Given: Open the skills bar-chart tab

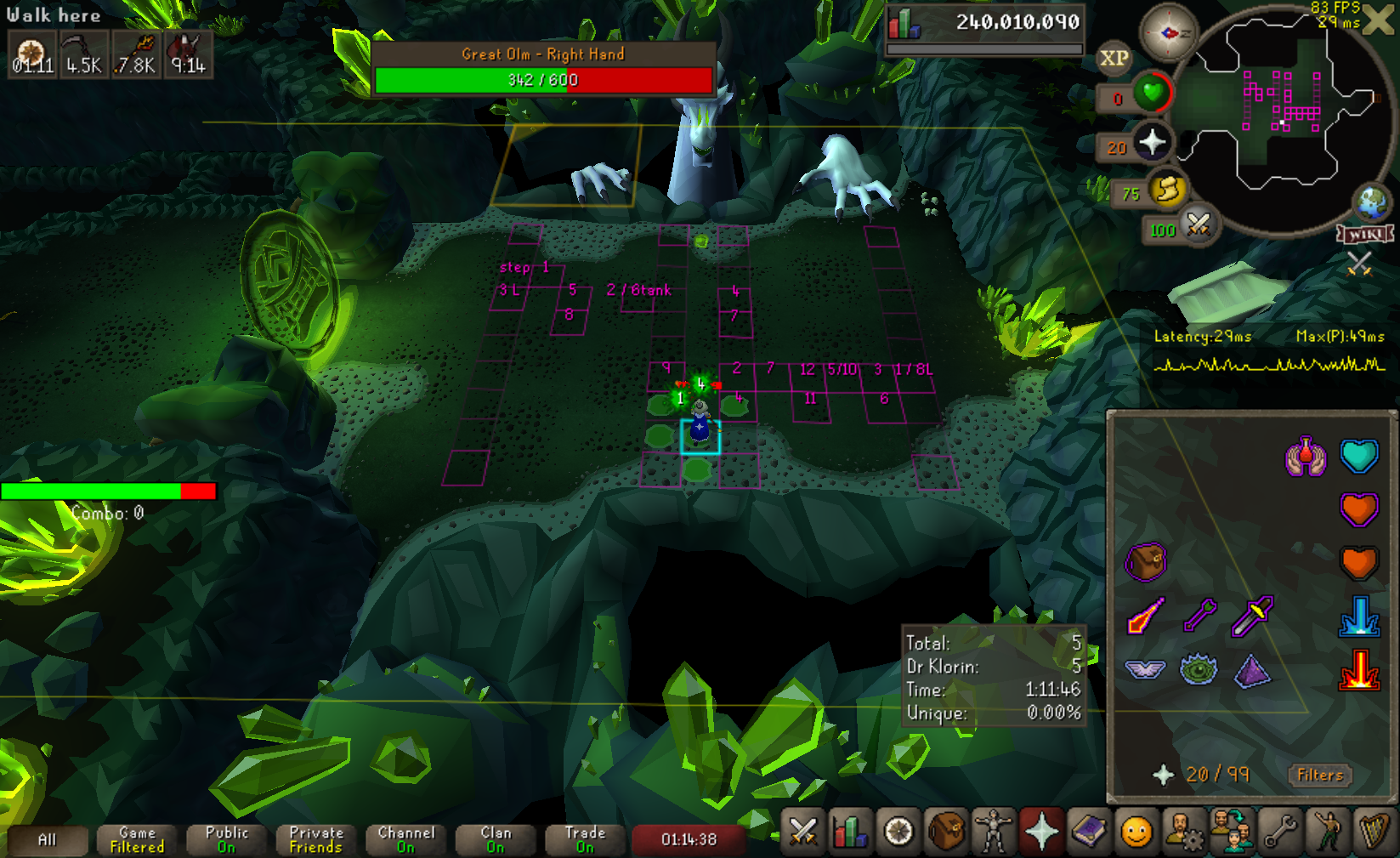Looking at the screenshot, I should pos(850,832).
